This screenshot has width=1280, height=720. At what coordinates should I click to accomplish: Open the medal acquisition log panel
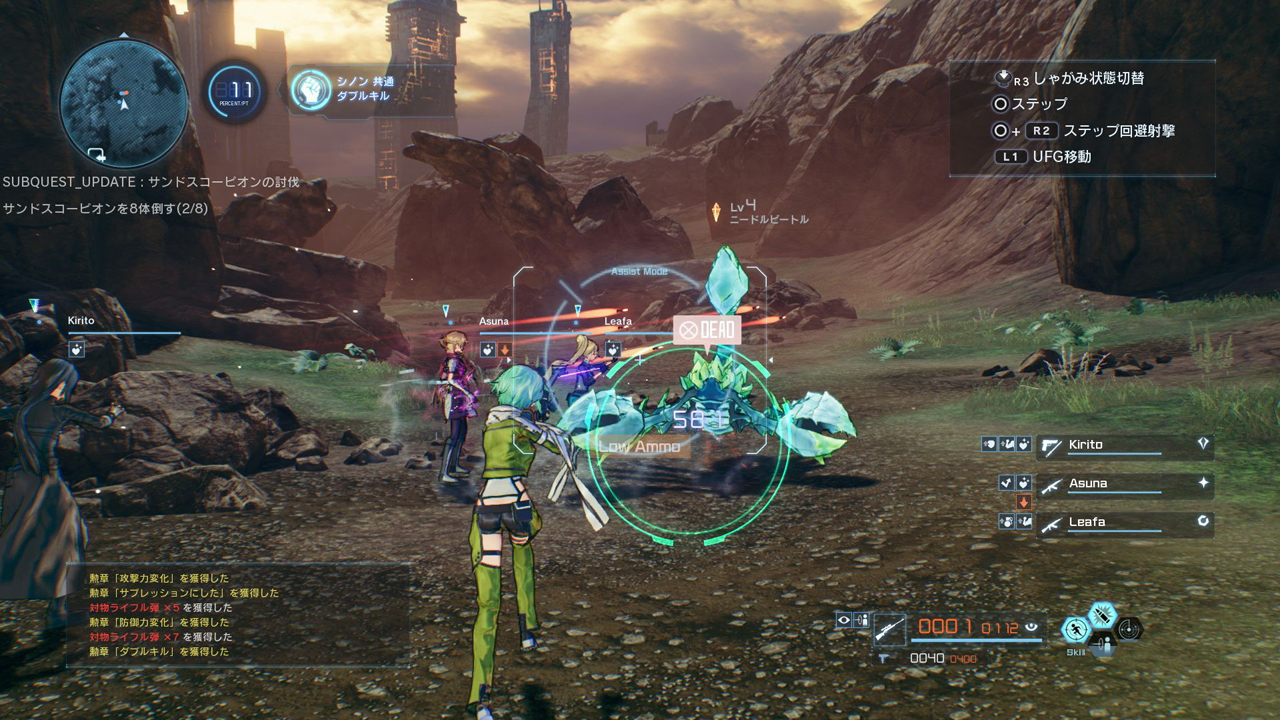238,614
